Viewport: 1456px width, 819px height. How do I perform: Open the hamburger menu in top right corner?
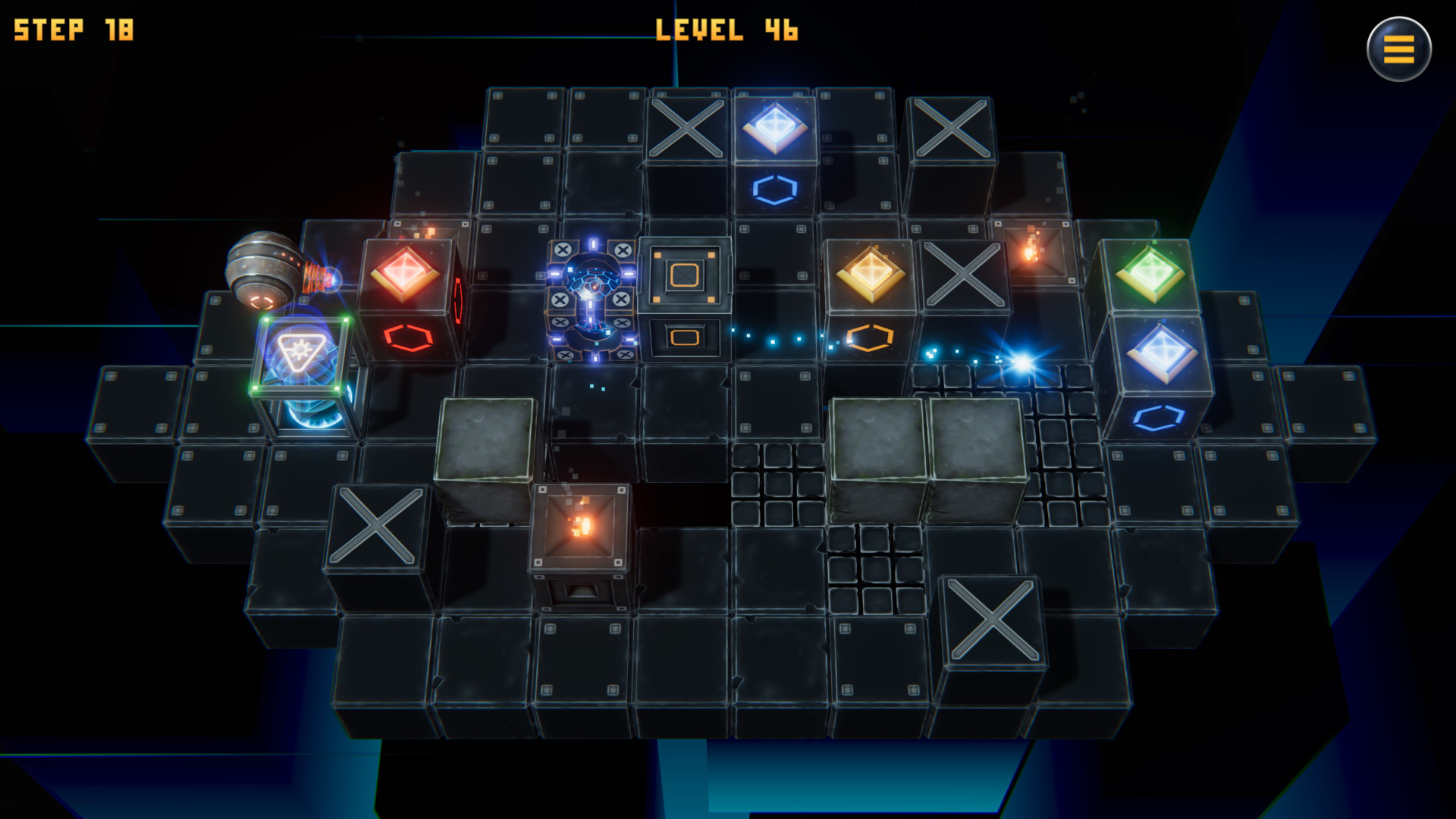(x=1399, y=49)
